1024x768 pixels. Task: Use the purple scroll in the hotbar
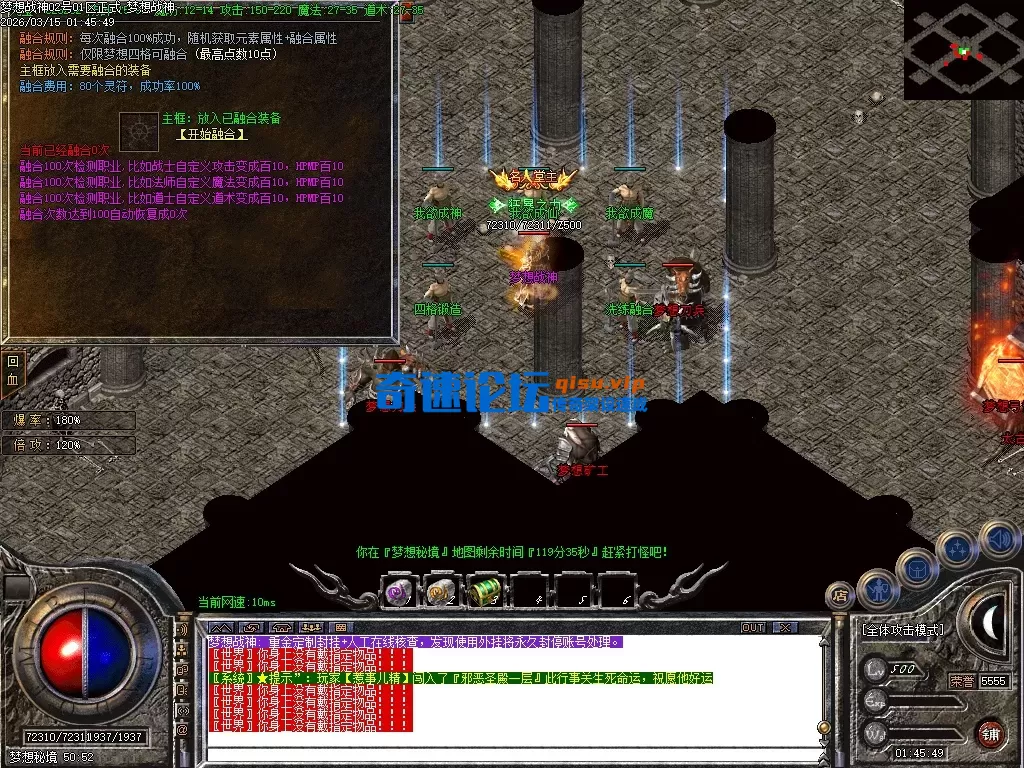pos(400,592)
